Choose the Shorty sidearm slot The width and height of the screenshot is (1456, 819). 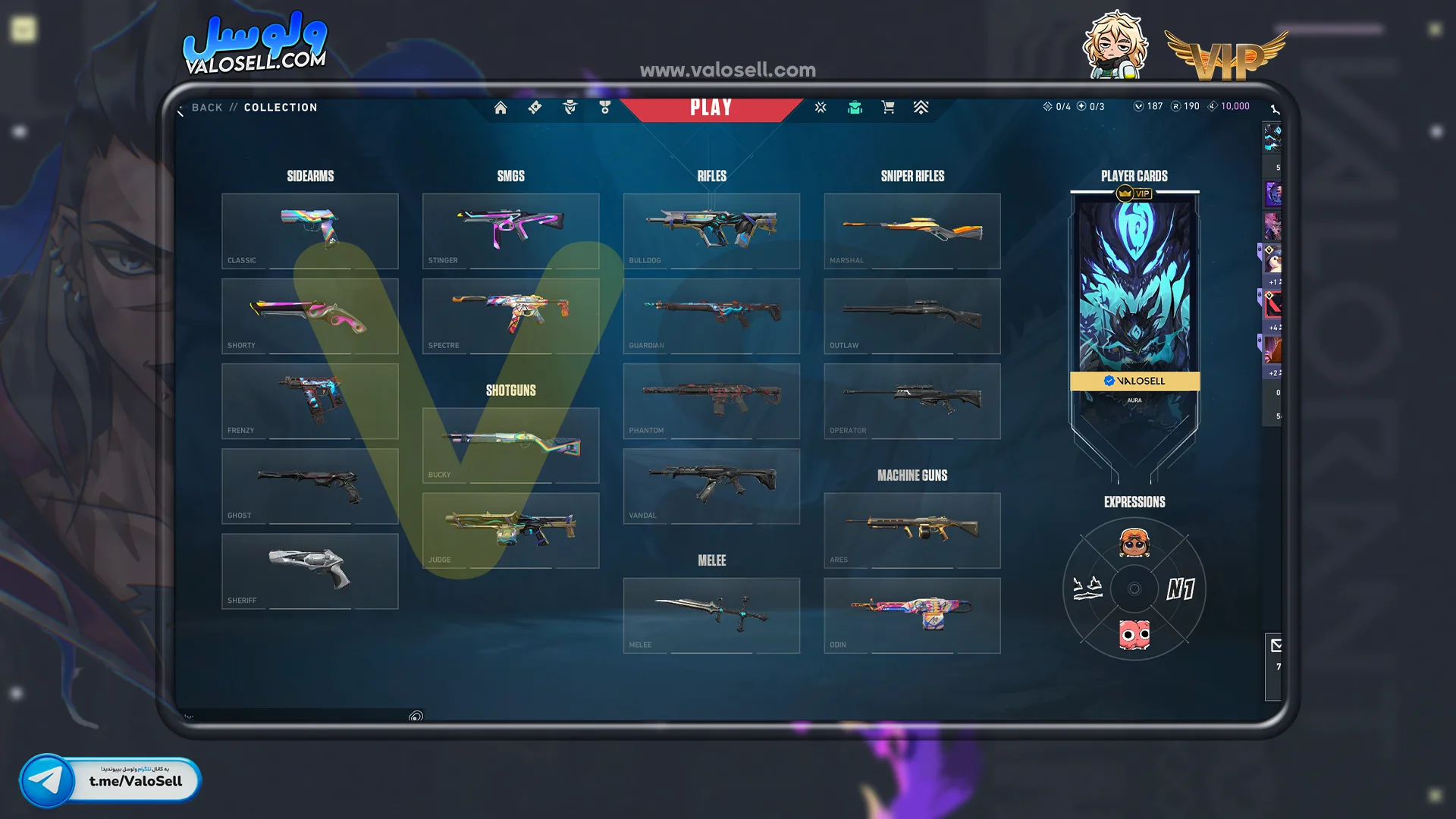pos(309,315)
